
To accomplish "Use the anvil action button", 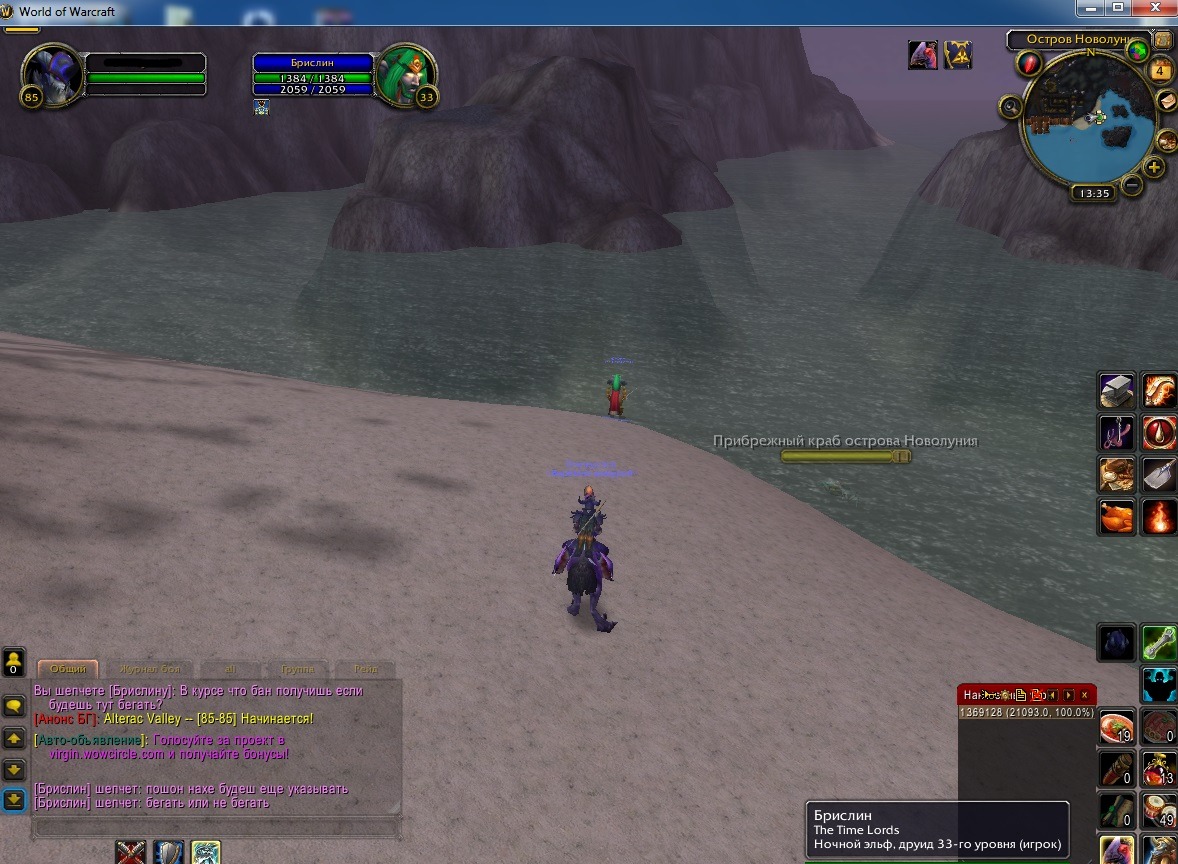I will 1116,390.
